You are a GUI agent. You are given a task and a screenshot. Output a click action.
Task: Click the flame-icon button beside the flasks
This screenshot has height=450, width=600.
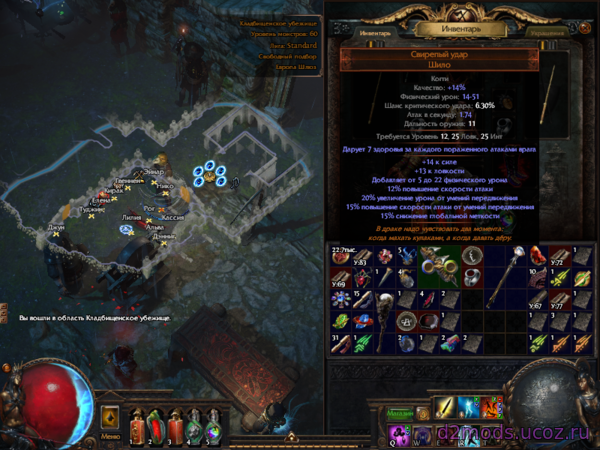110,416
